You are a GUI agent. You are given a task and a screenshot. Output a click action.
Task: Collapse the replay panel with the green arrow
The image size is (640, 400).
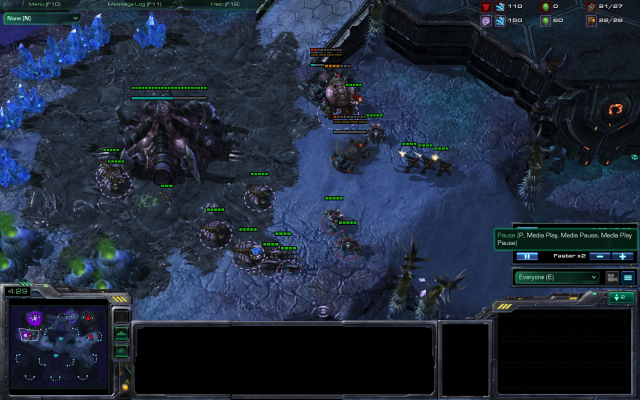pyautogui.click(x=621, y=297)
